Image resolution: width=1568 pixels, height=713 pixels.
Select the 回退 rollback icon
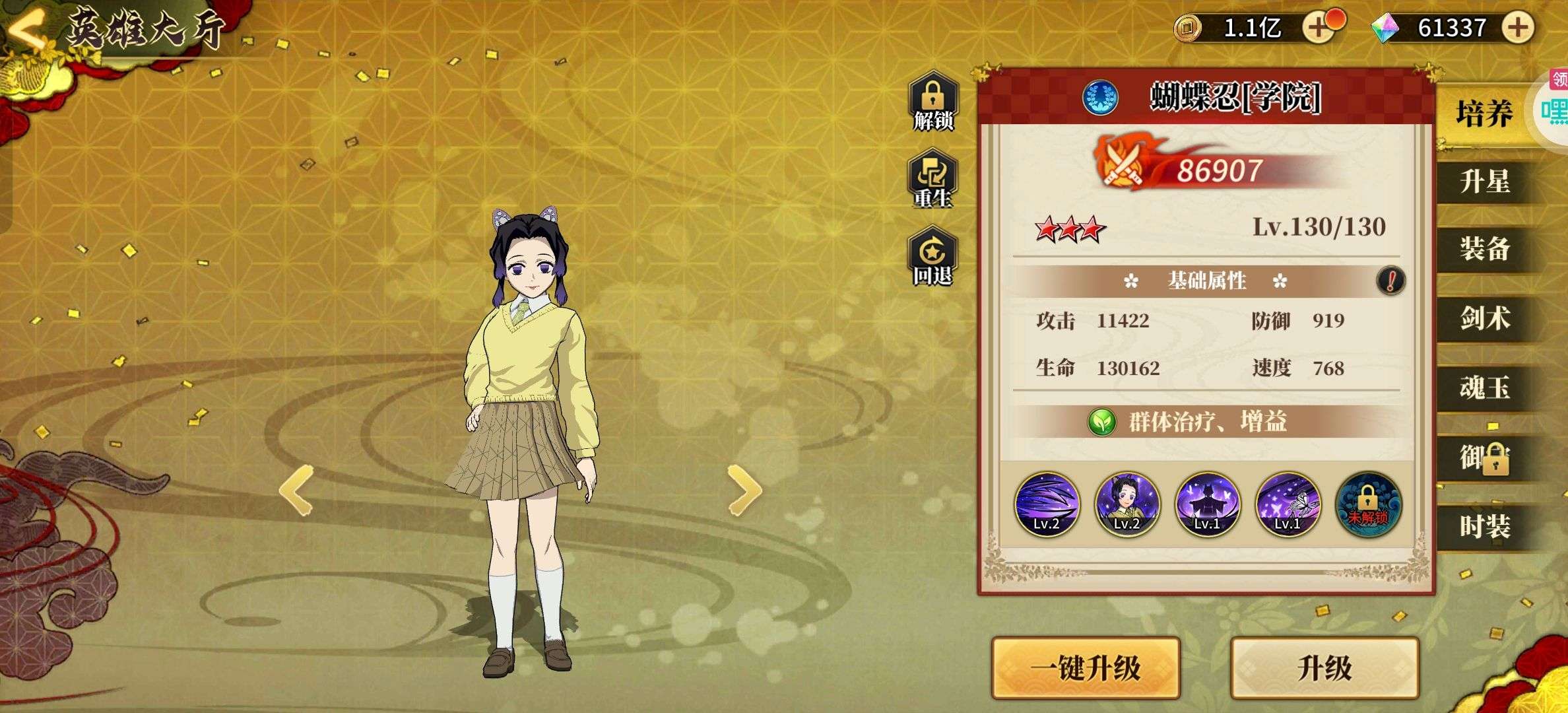[x=932, y=257]
